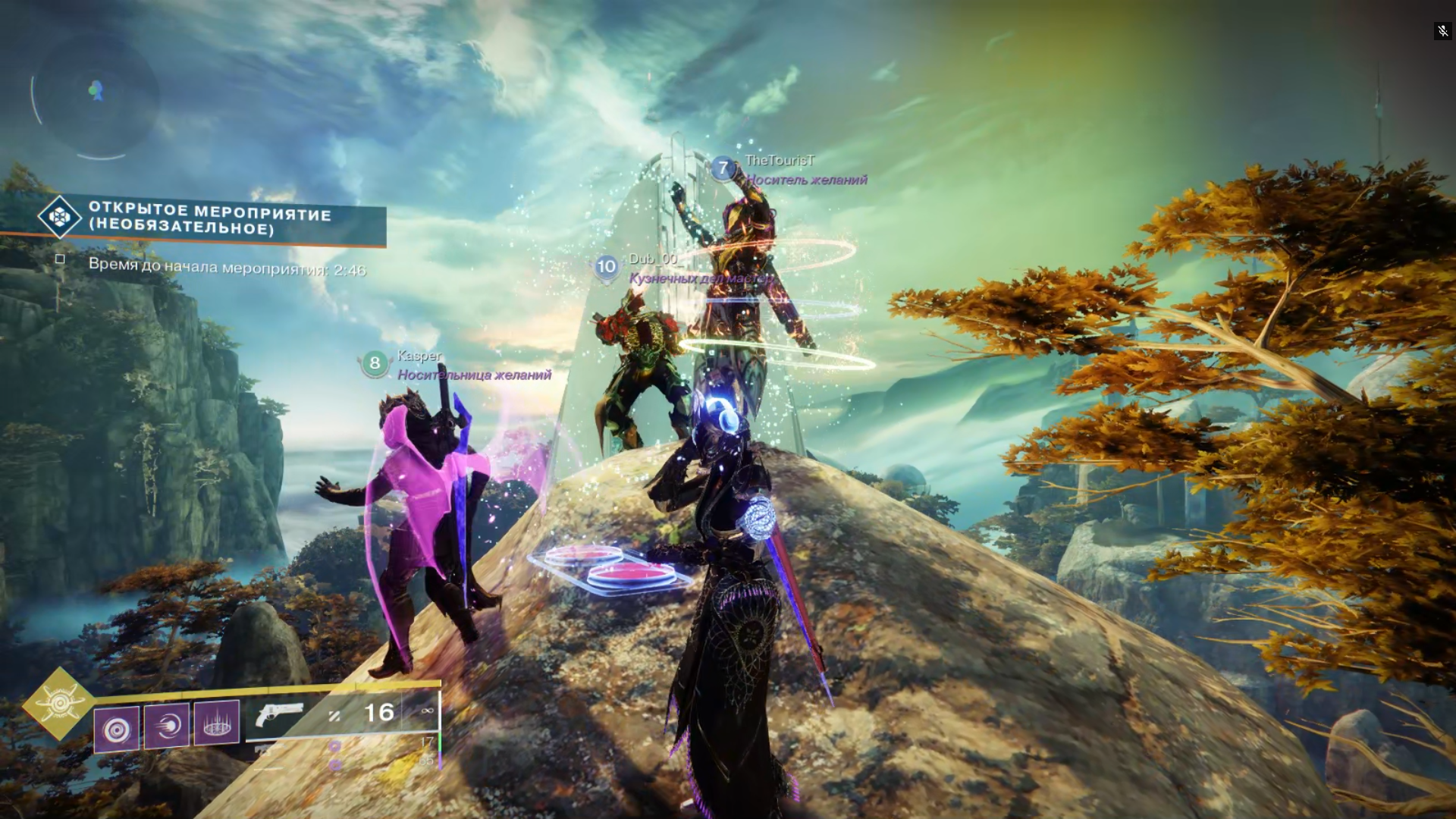Screen dimensions: 1456x819
Task: Select the equipped hand cannon weapon icon
Action: point(279,714)
